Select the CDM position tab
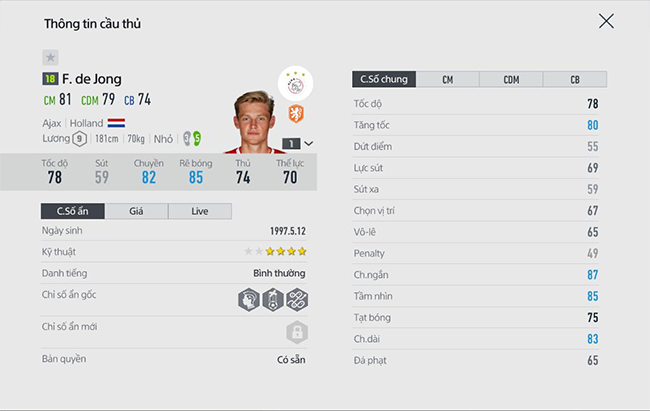650x411 pixels. 511,80
